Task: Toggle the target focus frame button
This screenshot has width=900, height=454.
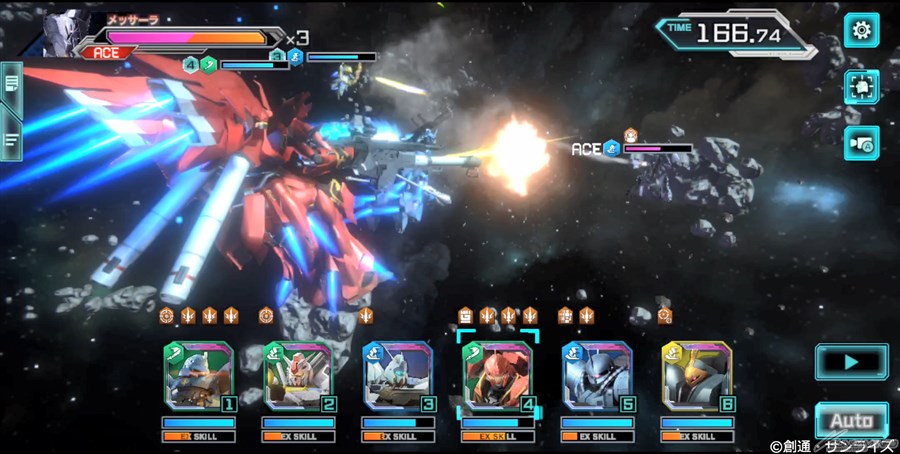Action: coord(861,87)
